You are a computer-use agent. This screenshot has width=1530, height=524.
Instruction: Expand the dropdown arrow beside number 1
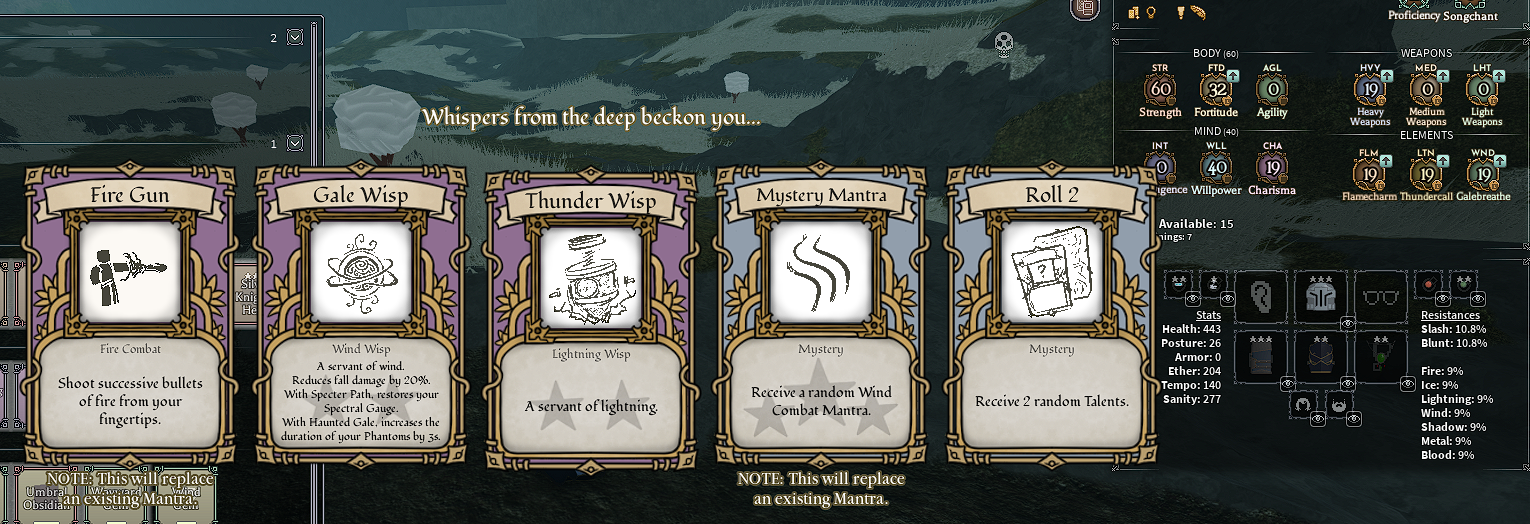(x=294, y=144)
